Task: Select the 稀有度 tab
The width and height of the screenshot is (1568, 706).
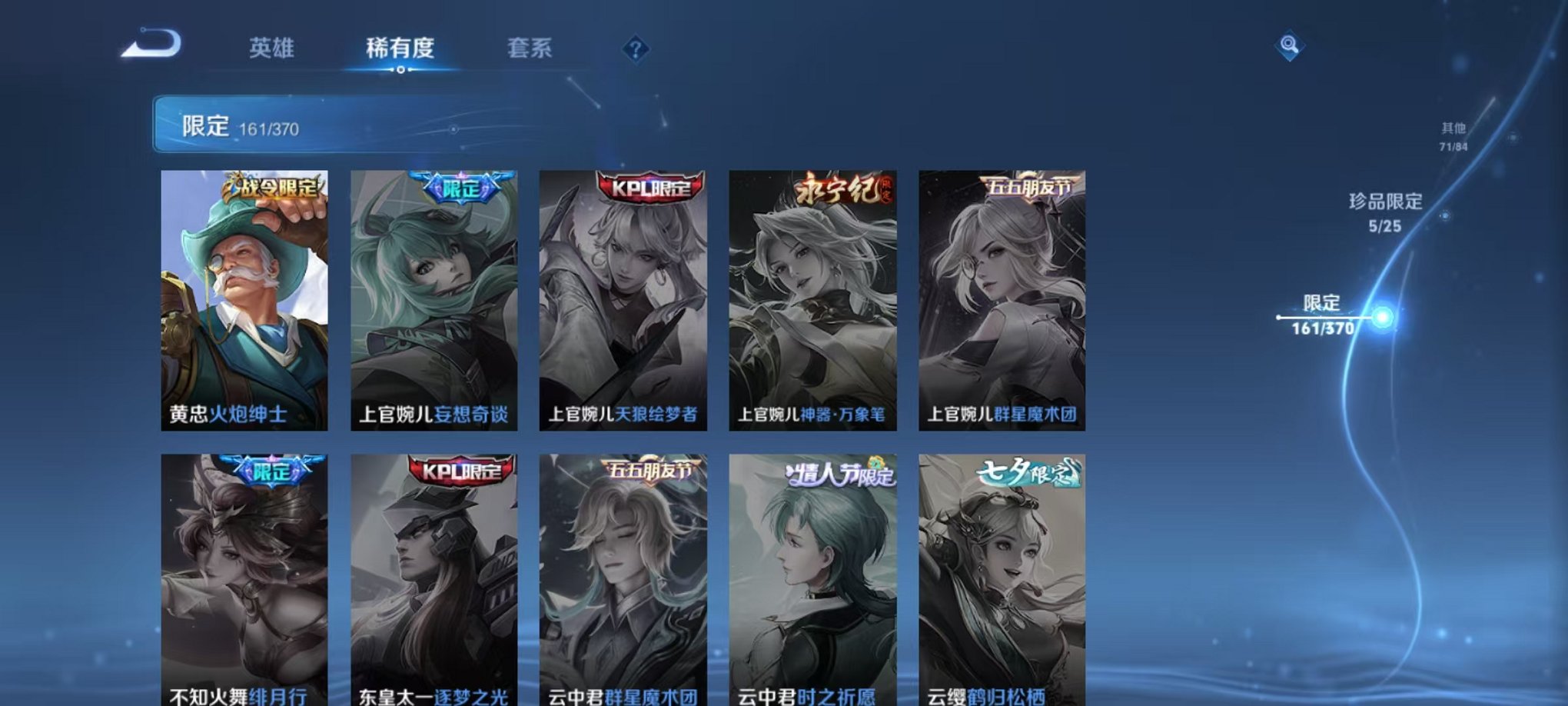Action: tap(401, 48)
